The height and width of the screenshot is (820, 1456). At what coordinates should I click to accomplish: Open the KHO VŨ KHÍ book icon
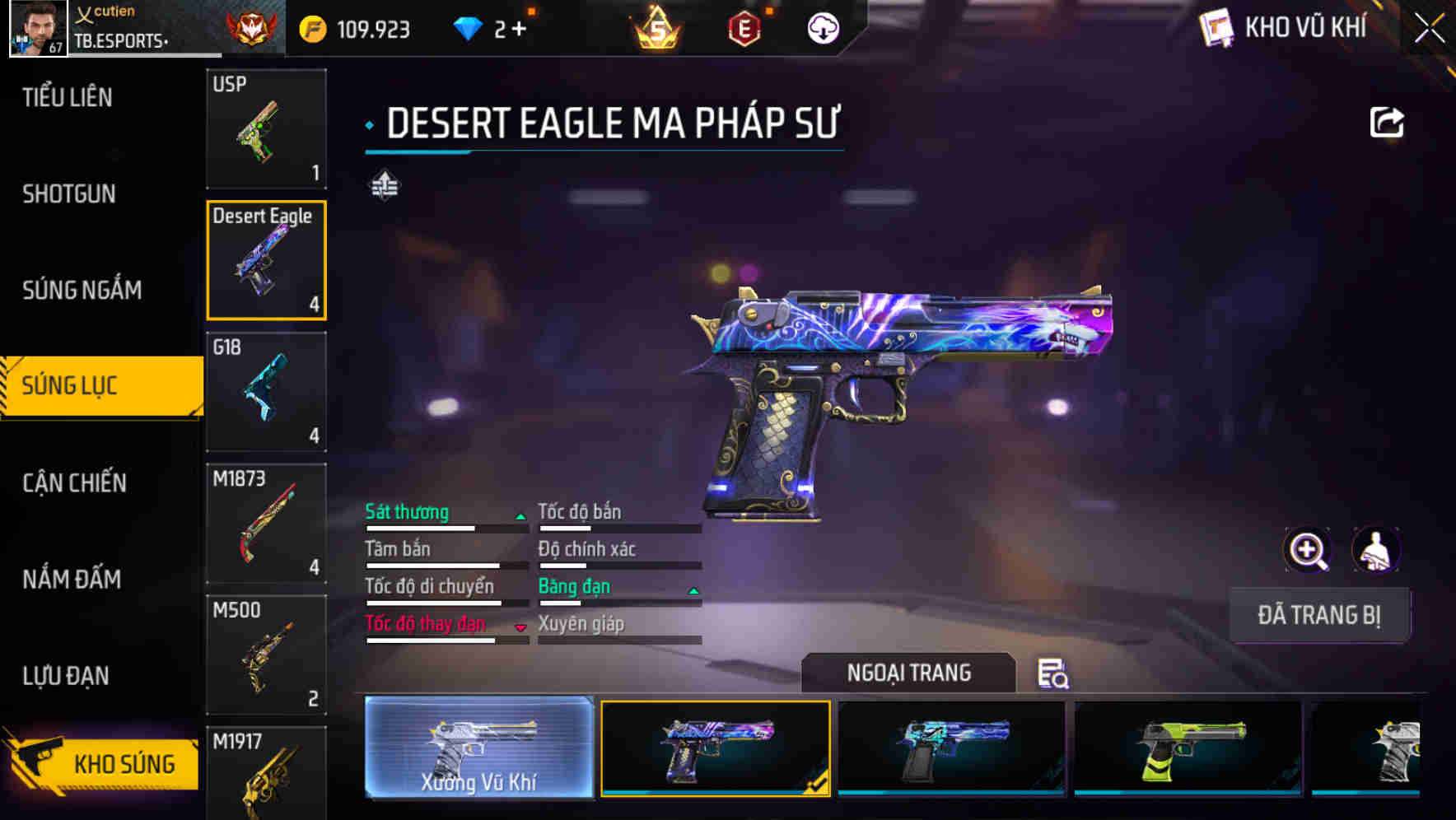click(1216, 27)
